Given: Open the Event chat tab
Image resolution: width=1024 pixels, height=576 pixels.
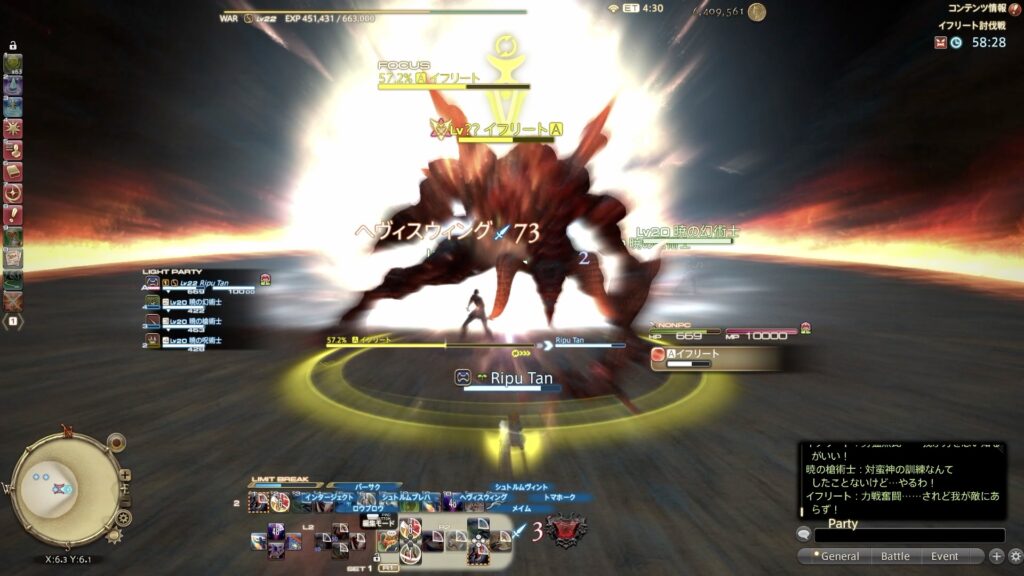Looking at the screenshot, I should 944,556.
